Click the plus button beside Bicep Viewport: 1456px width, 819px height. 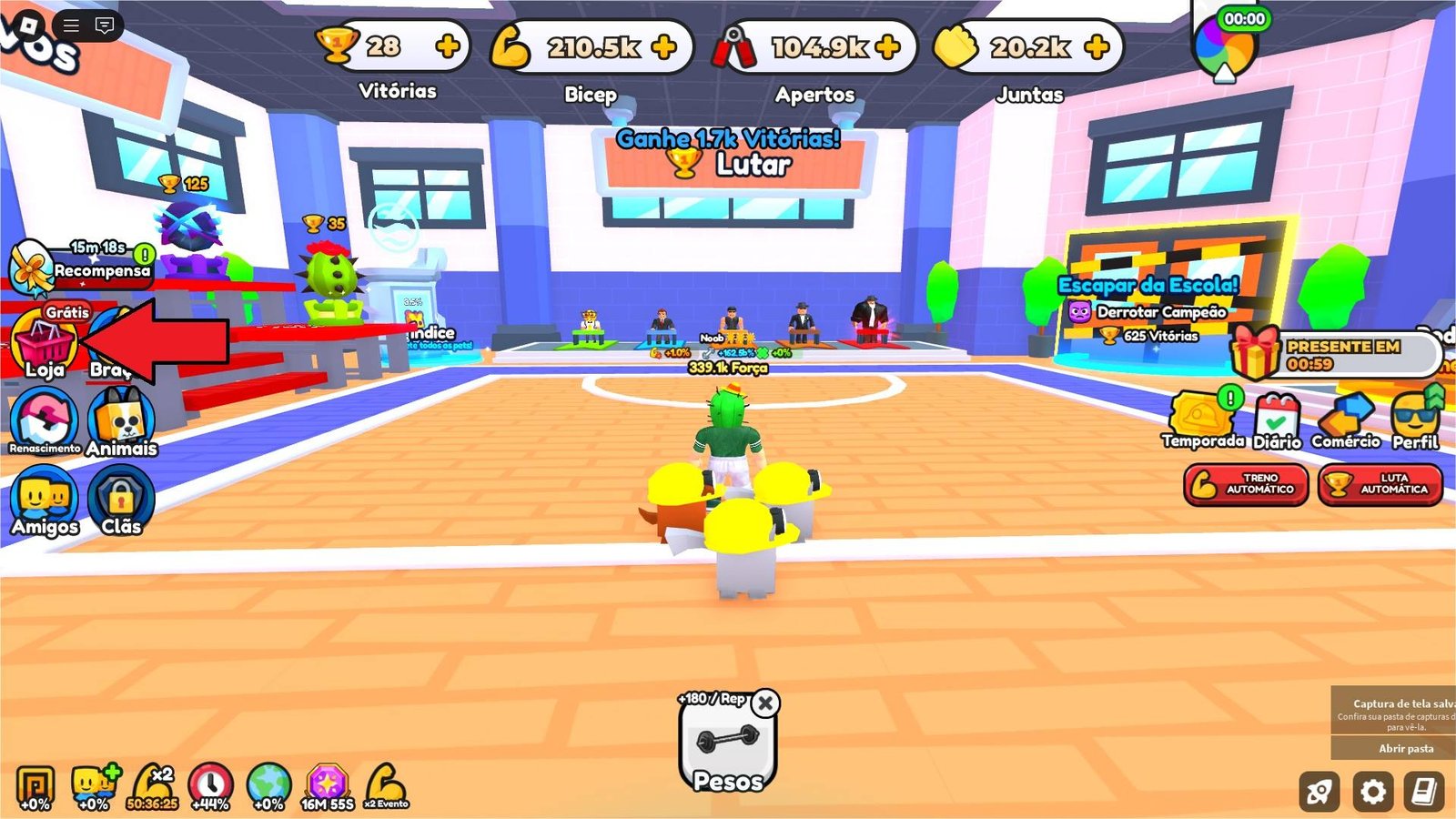click(x=664, y=46)
